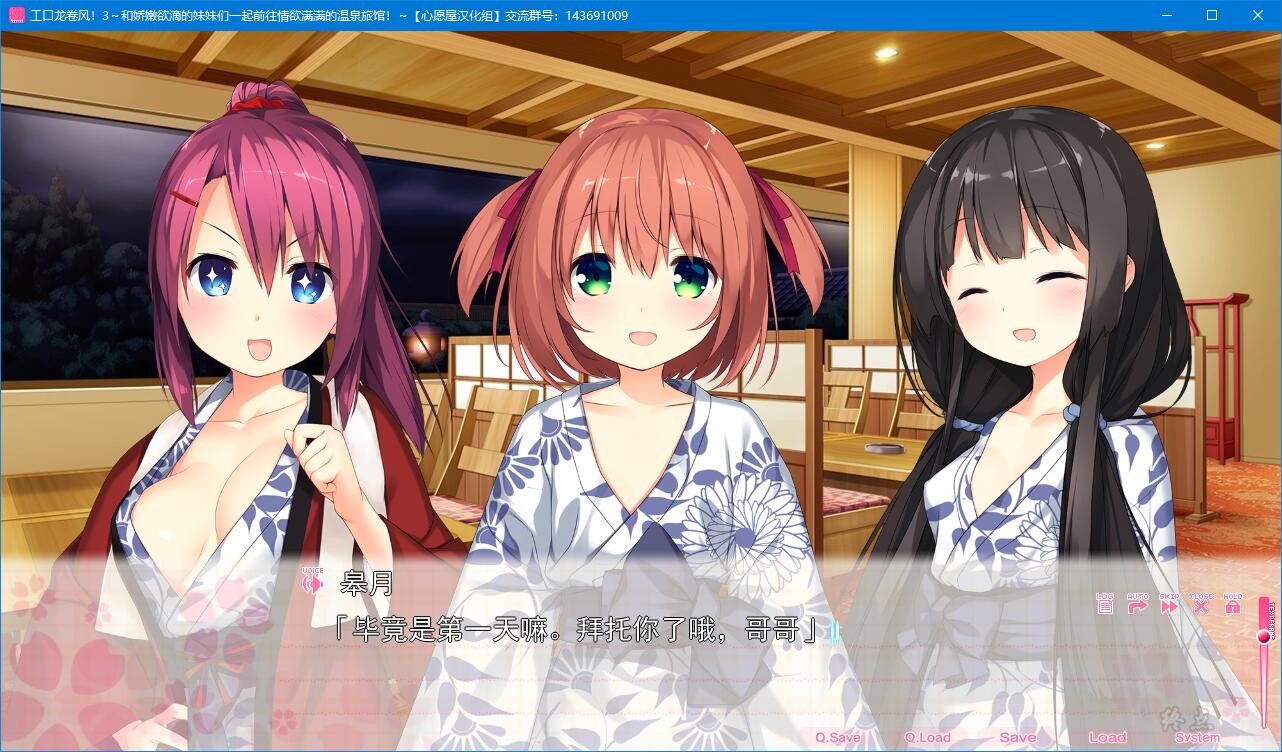This screenshot has height=752, width=1282.
Task: Minimize the game window
Action: click(1166, 15)
